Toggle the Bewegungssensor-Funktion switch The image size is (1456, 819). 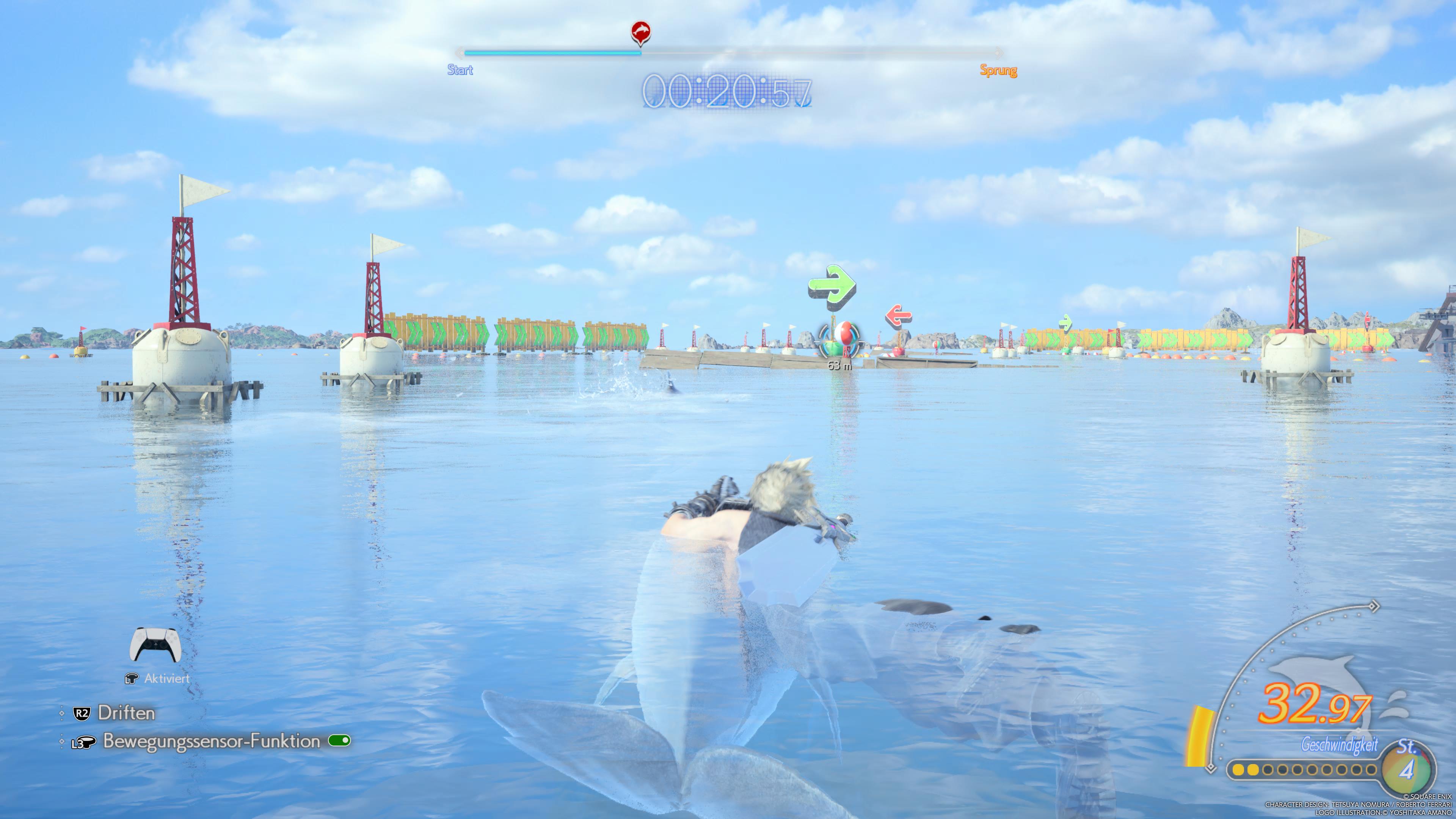pyautogui.click(x=339, y=741)
